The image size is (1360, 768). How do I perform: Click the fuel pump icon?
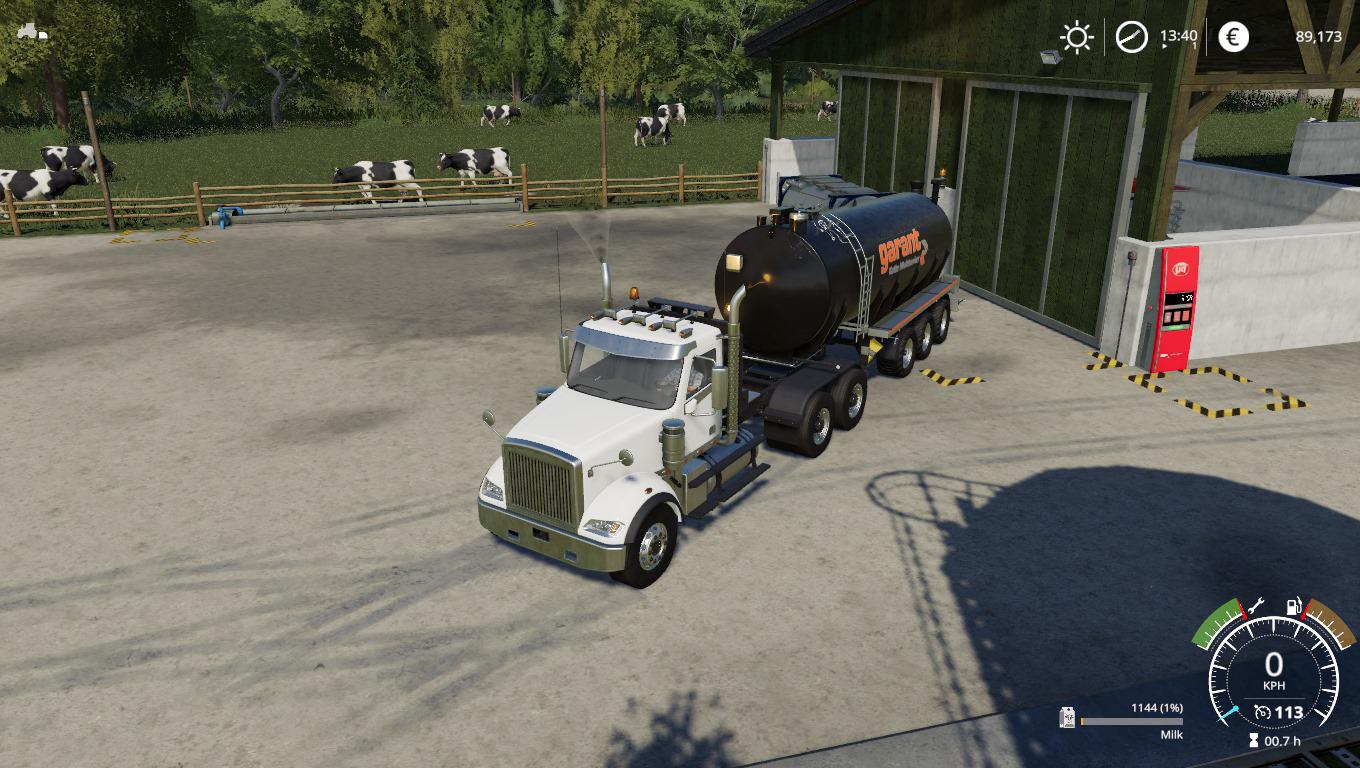pos(1293,606)
